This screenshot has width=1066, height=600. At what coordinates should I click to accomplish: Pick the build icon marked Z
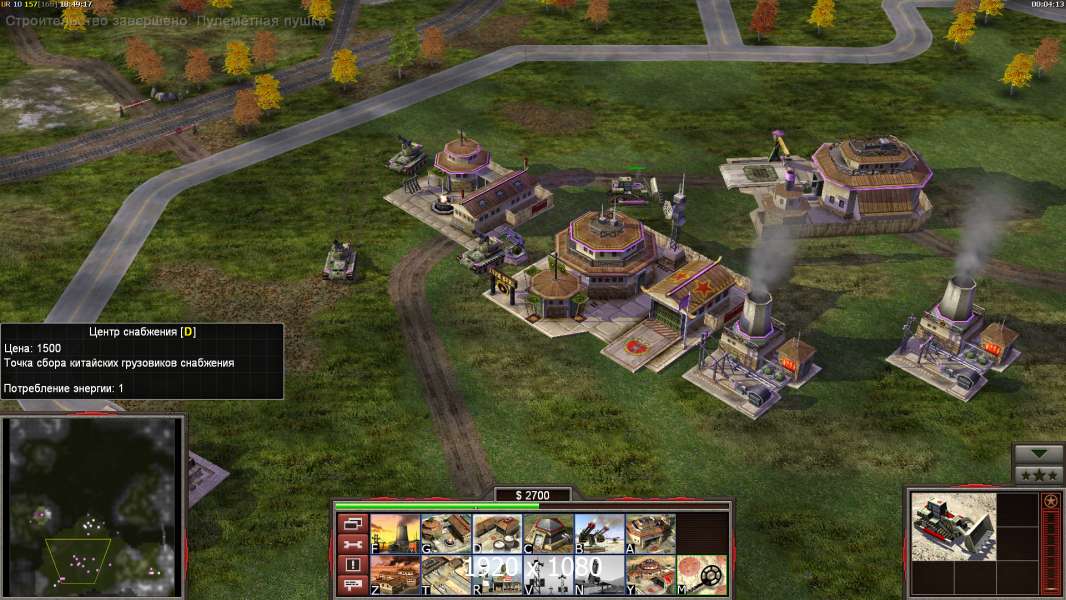pos(395,575)
